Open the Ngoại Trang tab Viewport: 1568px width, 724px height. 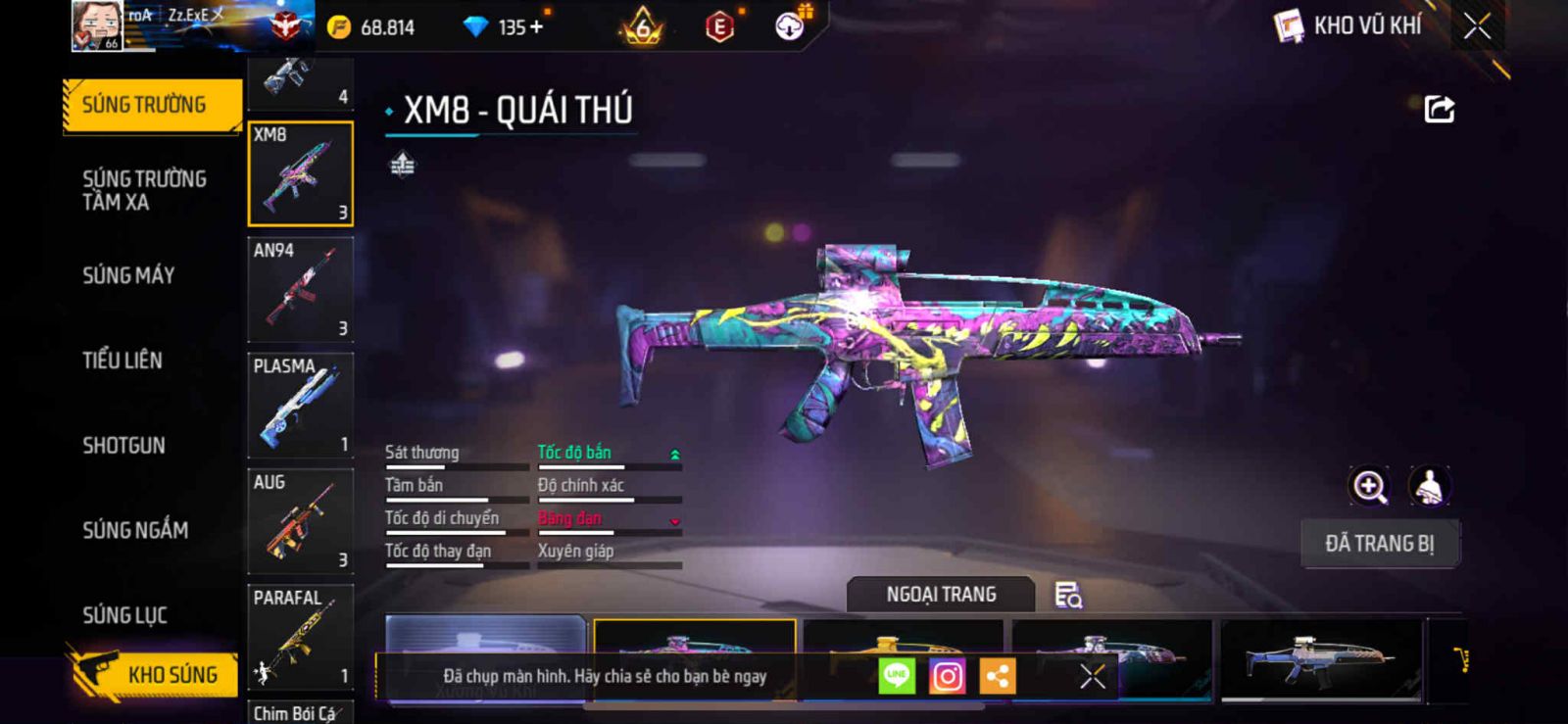coord(941,595)
